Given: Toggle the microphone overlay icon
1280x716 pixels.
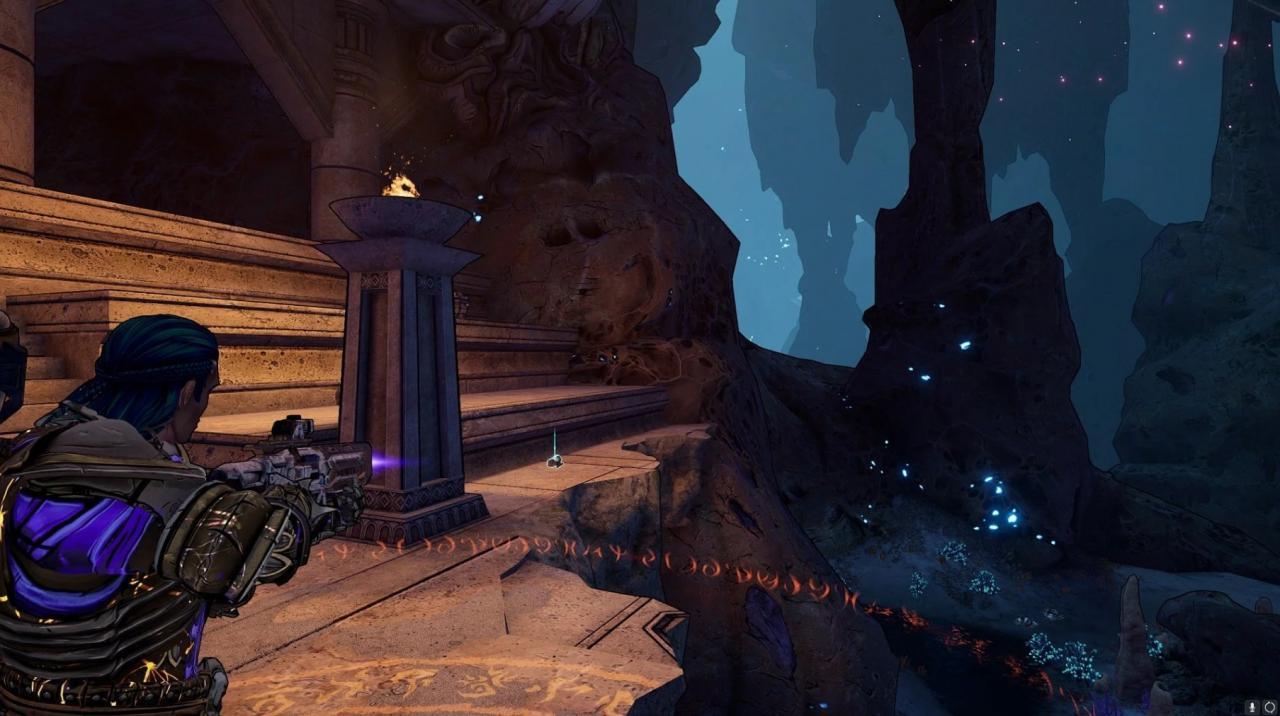Looking at the screenshot, I should (1251, 707).
